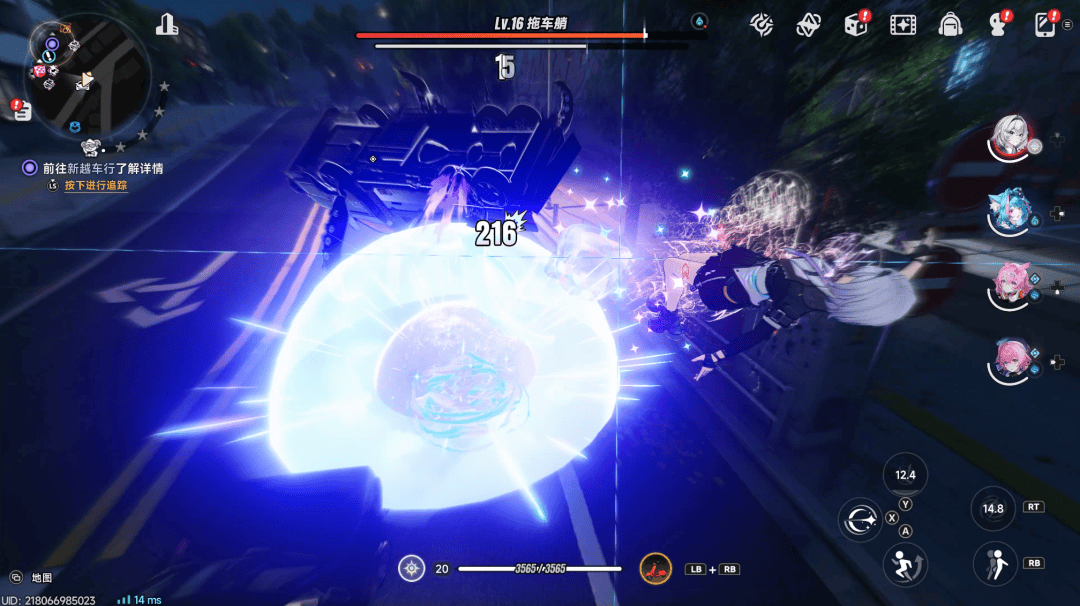The height and width of the screenshot is (606, 1080).
Task: Open the film strip sparkle icon
Action: click(x=903, y=24)
